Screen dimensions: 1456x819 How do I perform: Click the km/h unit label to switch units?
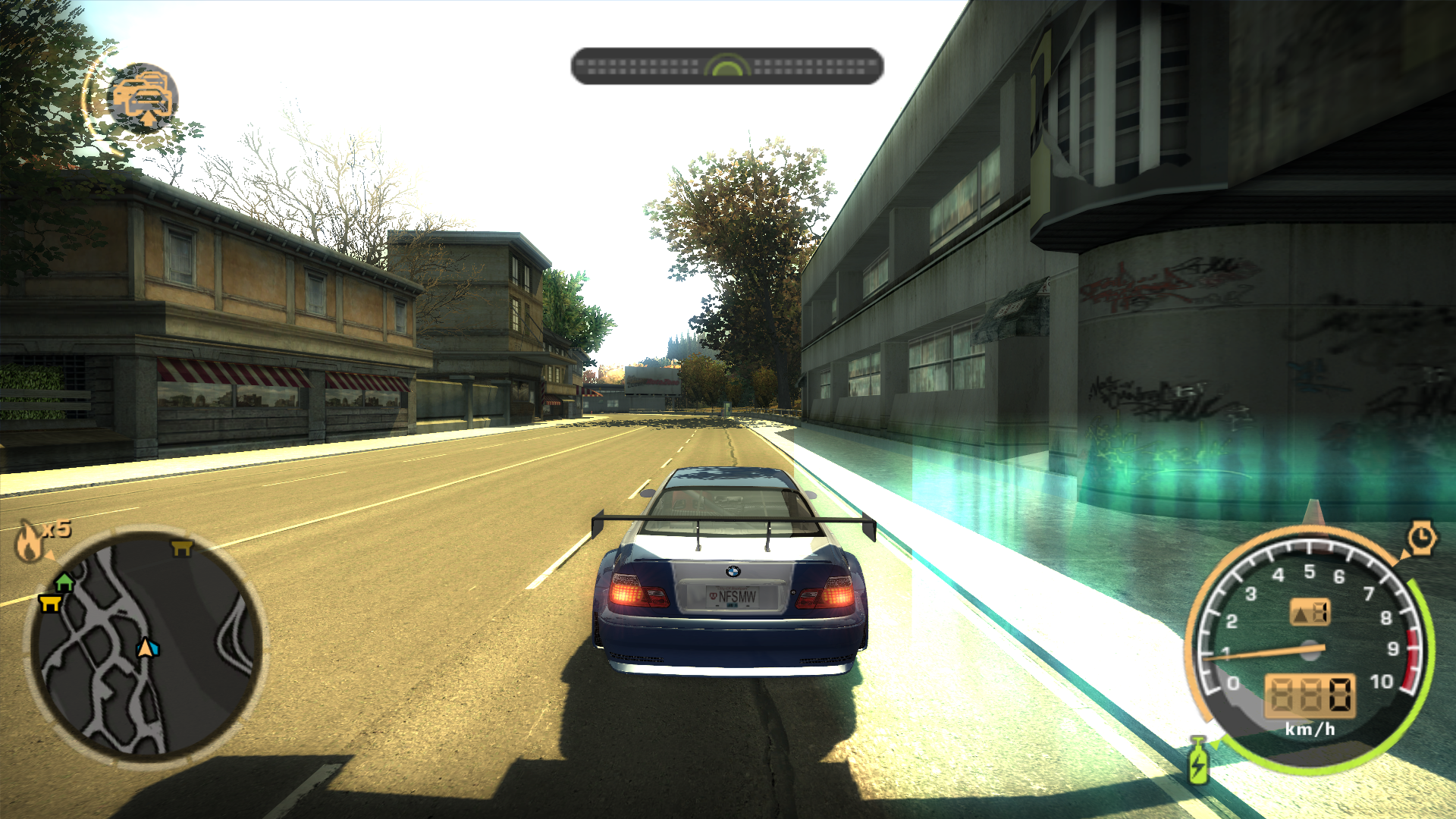1311,729
